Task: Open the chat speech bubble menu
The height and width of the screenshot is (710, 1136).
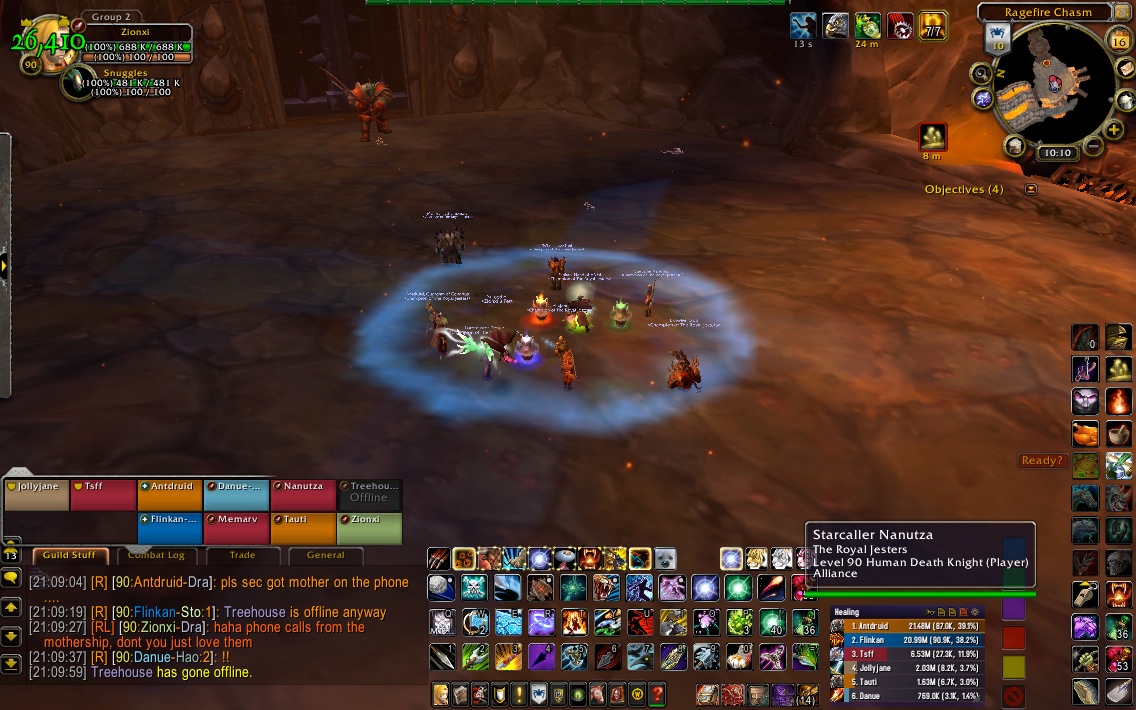Action: pyautogui.click(x=11, y=578)
